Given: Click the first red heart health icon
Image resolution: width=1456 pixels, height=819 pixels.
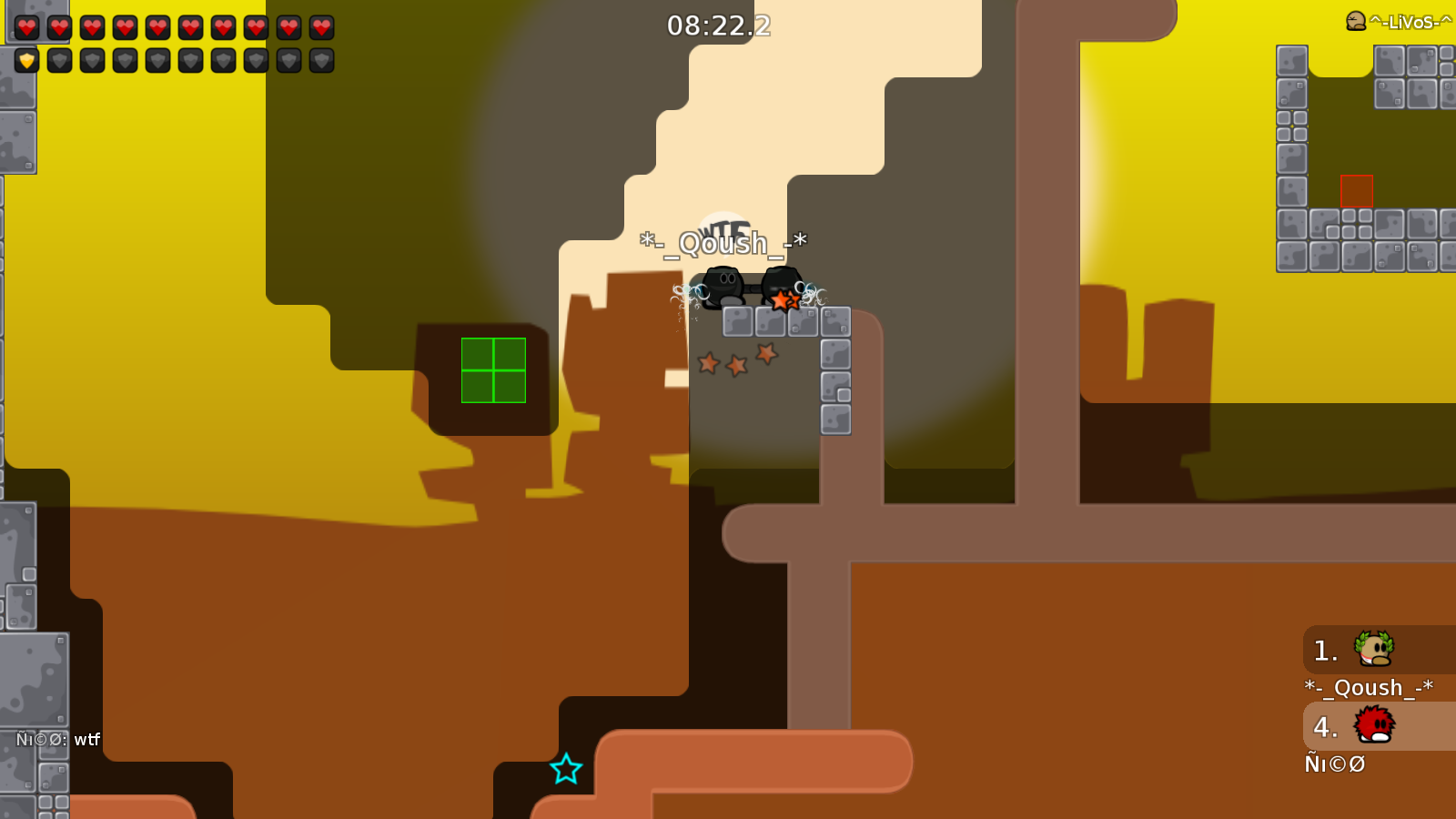Looking at the screenshot, I should tap(26, 26).
